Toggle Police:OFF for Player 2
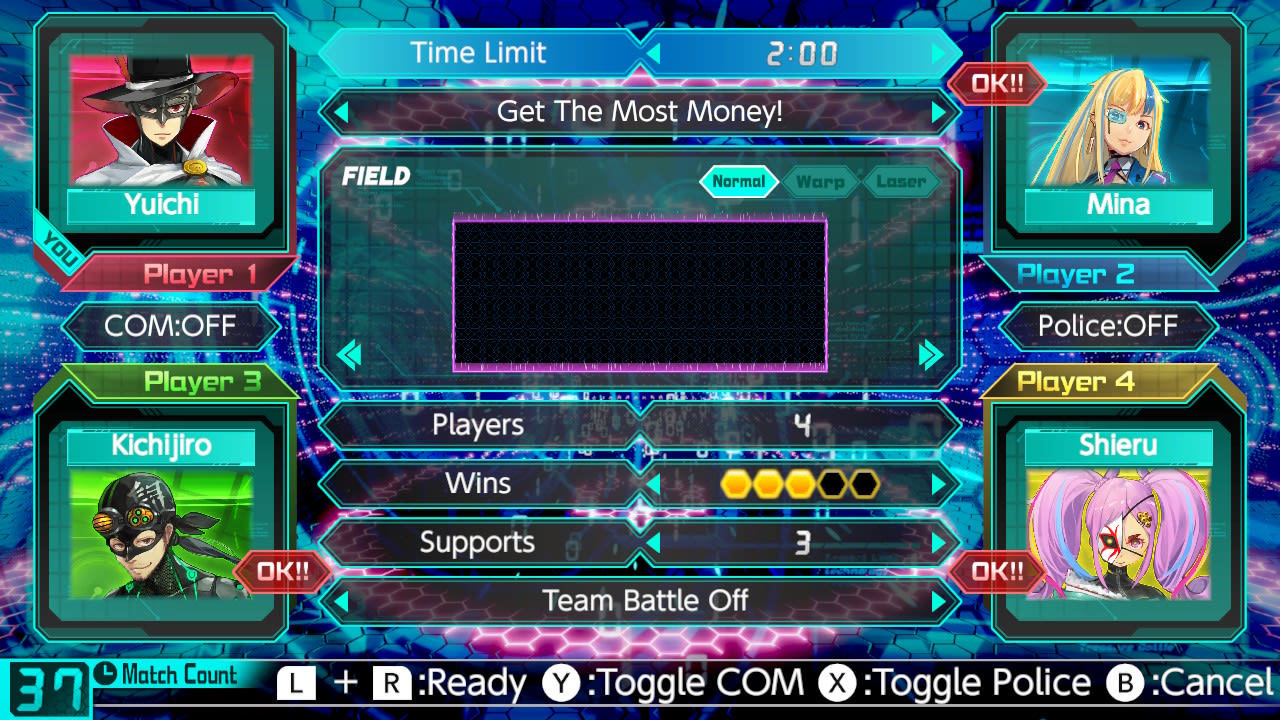 1110,326
